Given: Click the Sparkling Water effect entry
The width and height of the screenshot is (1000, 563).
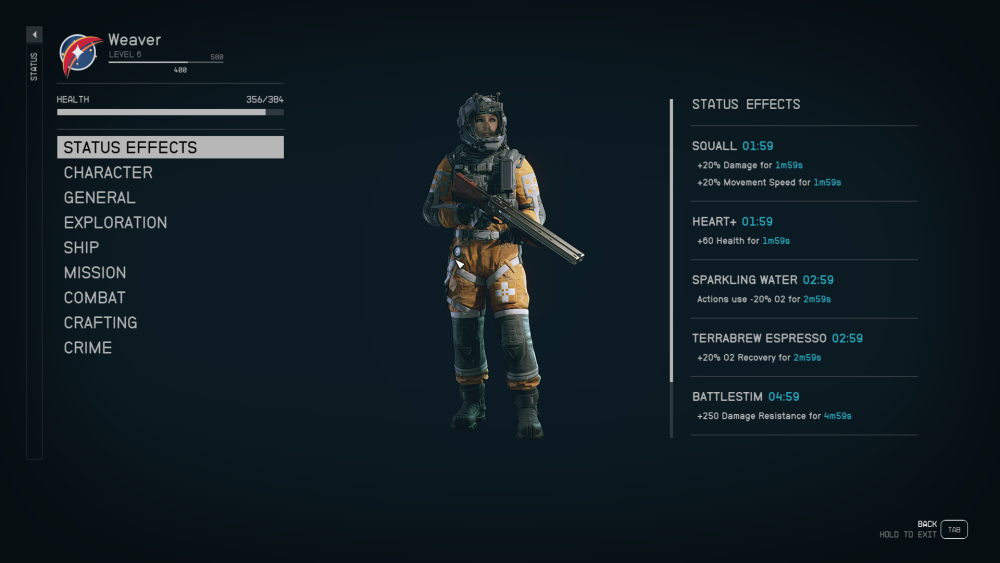Looking at the screenshot, I should click(804, 289).
